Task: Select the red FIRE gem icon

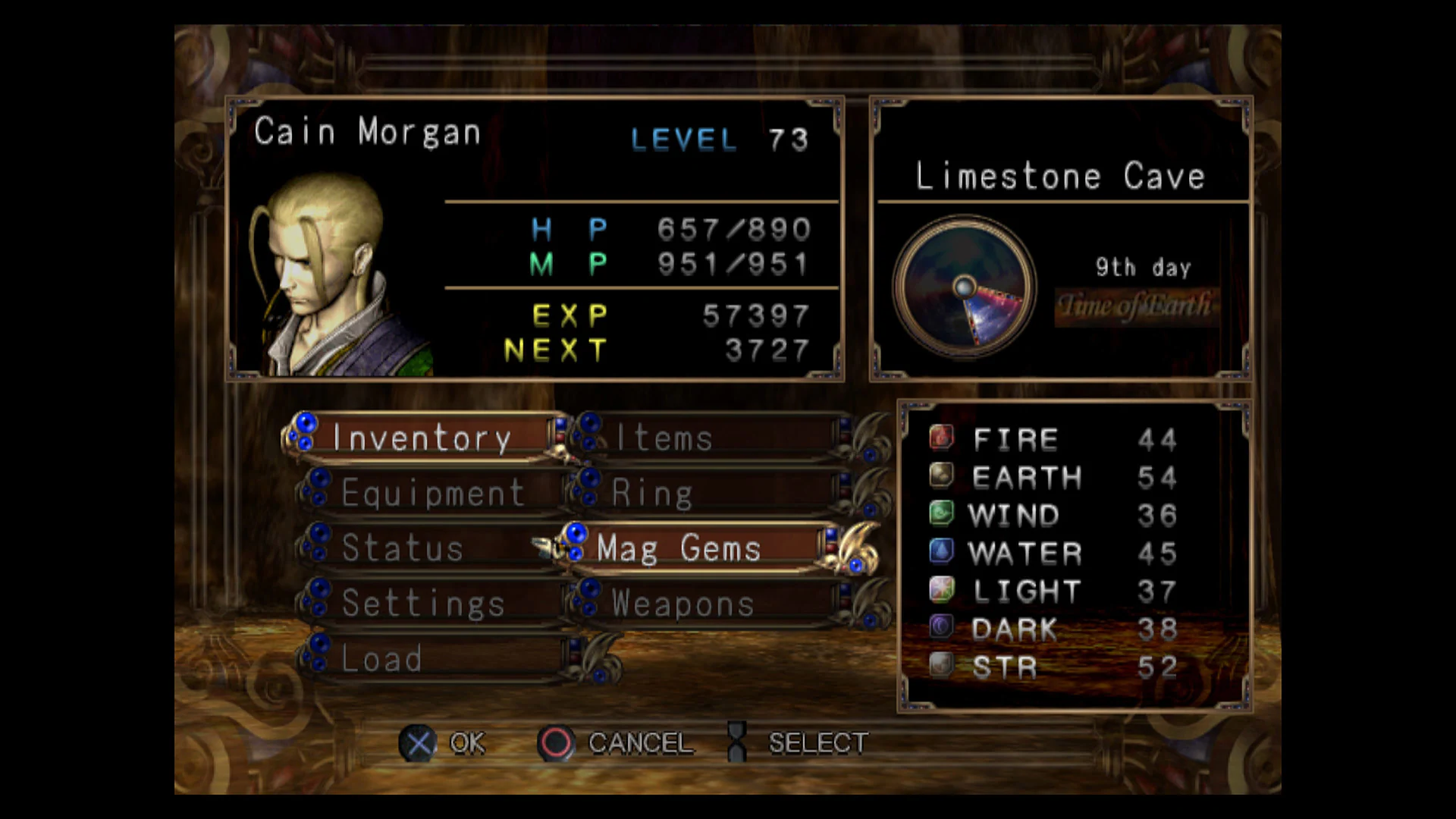Action: (940, 438)
